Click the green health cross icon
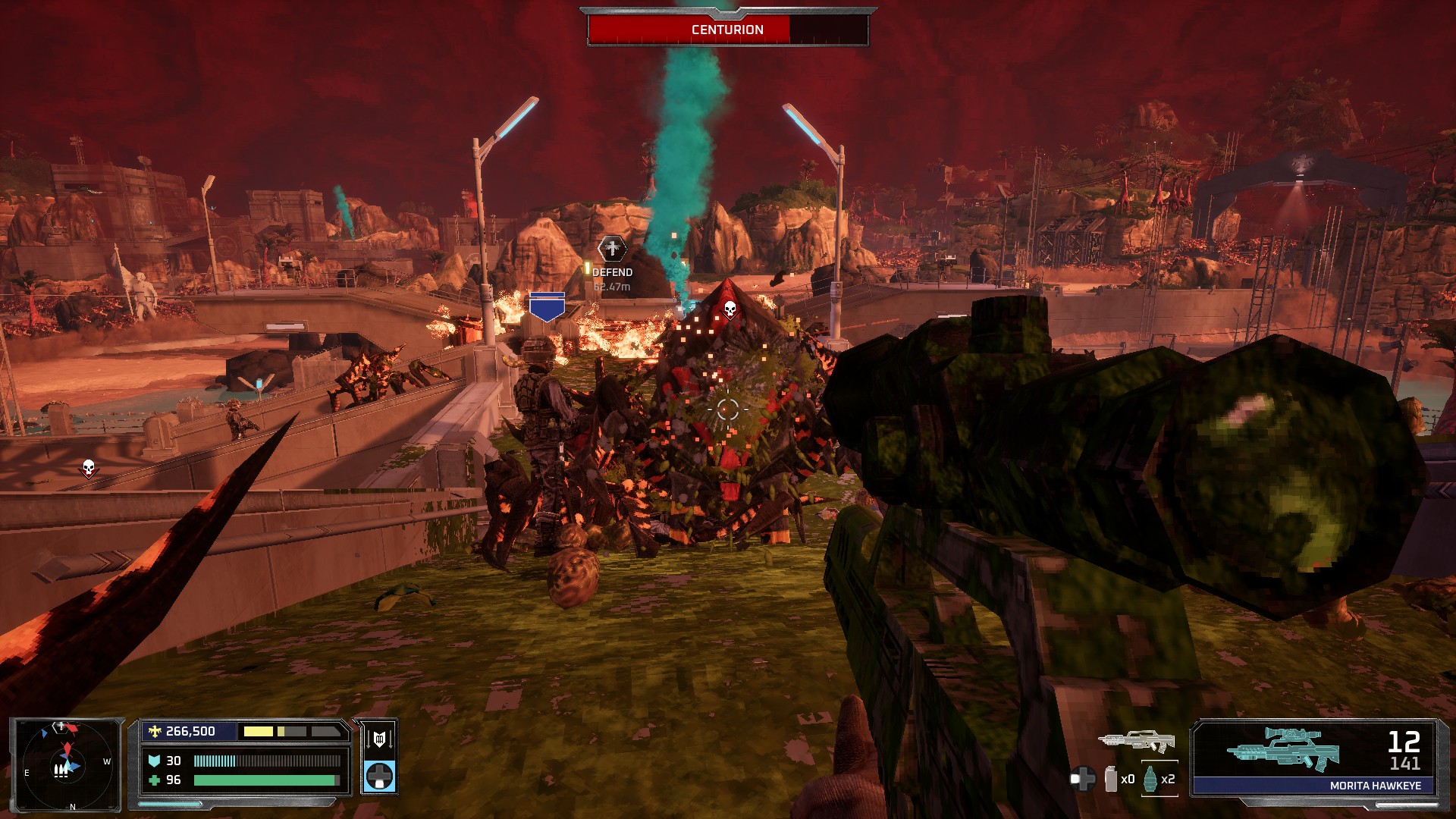Viewport: 1456px width, 819px height. pos(155,781)
